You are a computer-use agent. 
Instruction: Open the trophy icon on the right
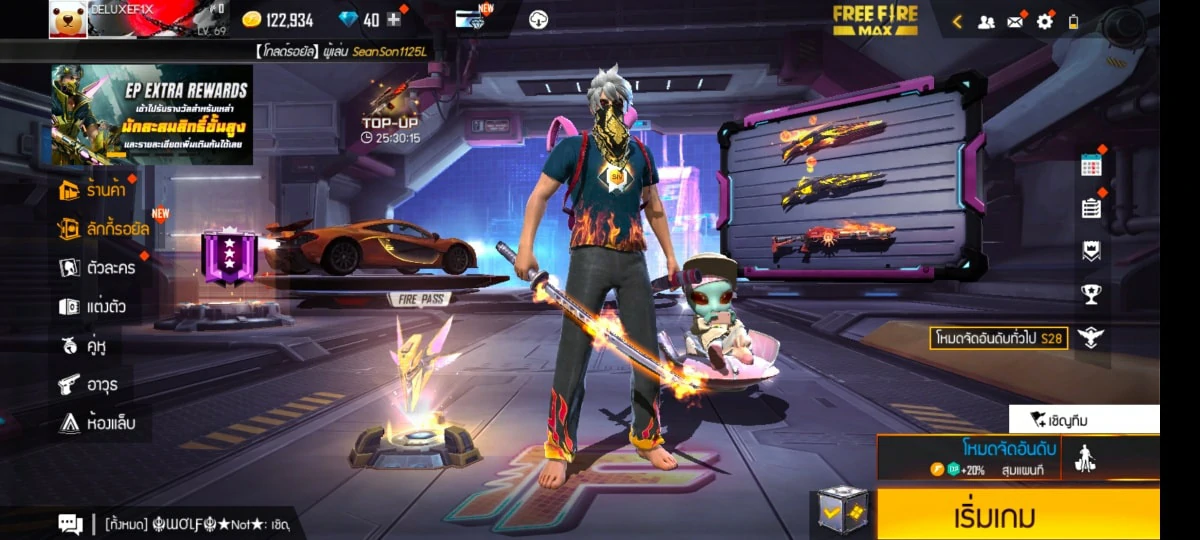pos(1091,294)
